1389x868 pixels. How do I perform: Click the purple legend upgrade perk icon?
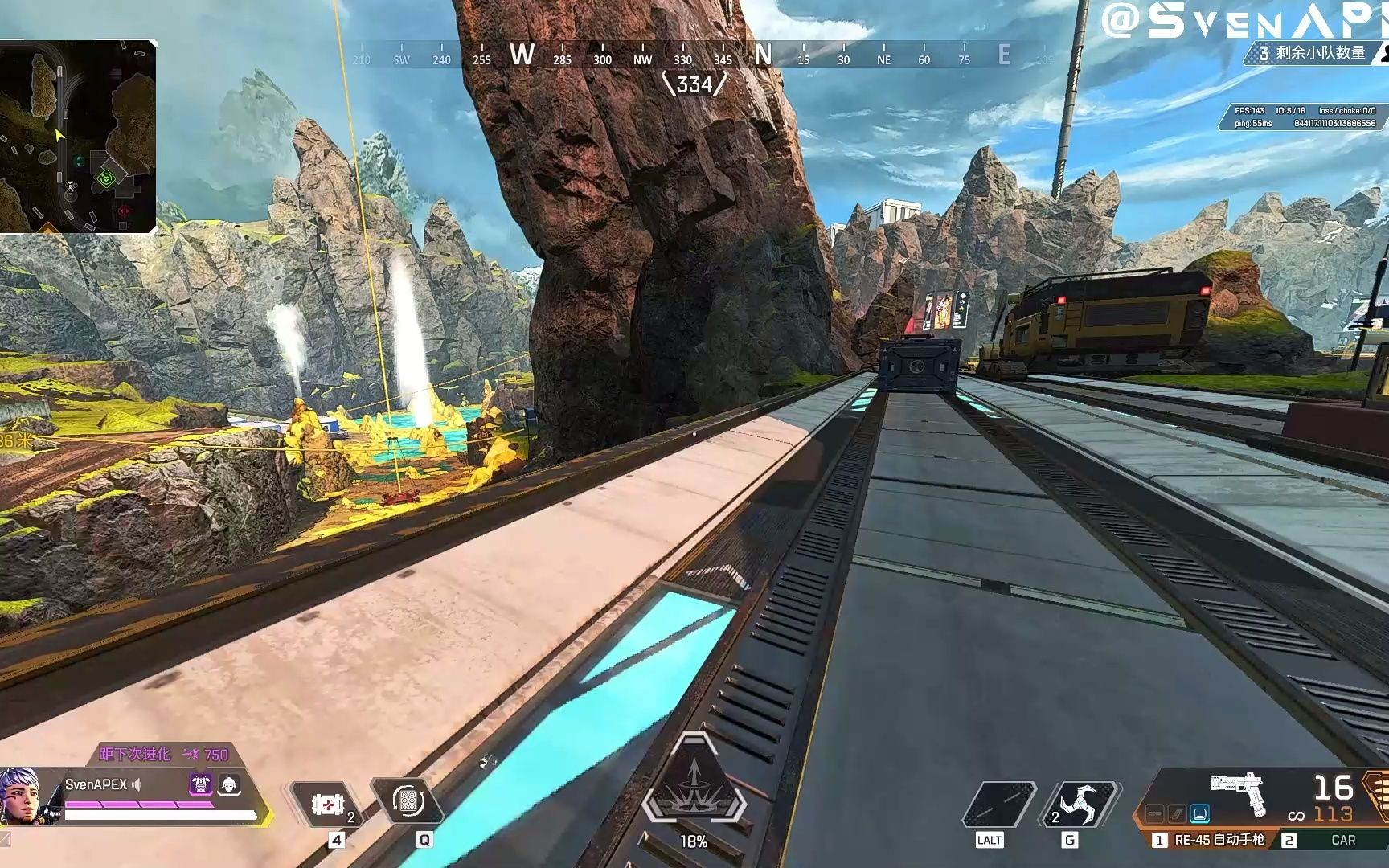click(x=200, y=784)
